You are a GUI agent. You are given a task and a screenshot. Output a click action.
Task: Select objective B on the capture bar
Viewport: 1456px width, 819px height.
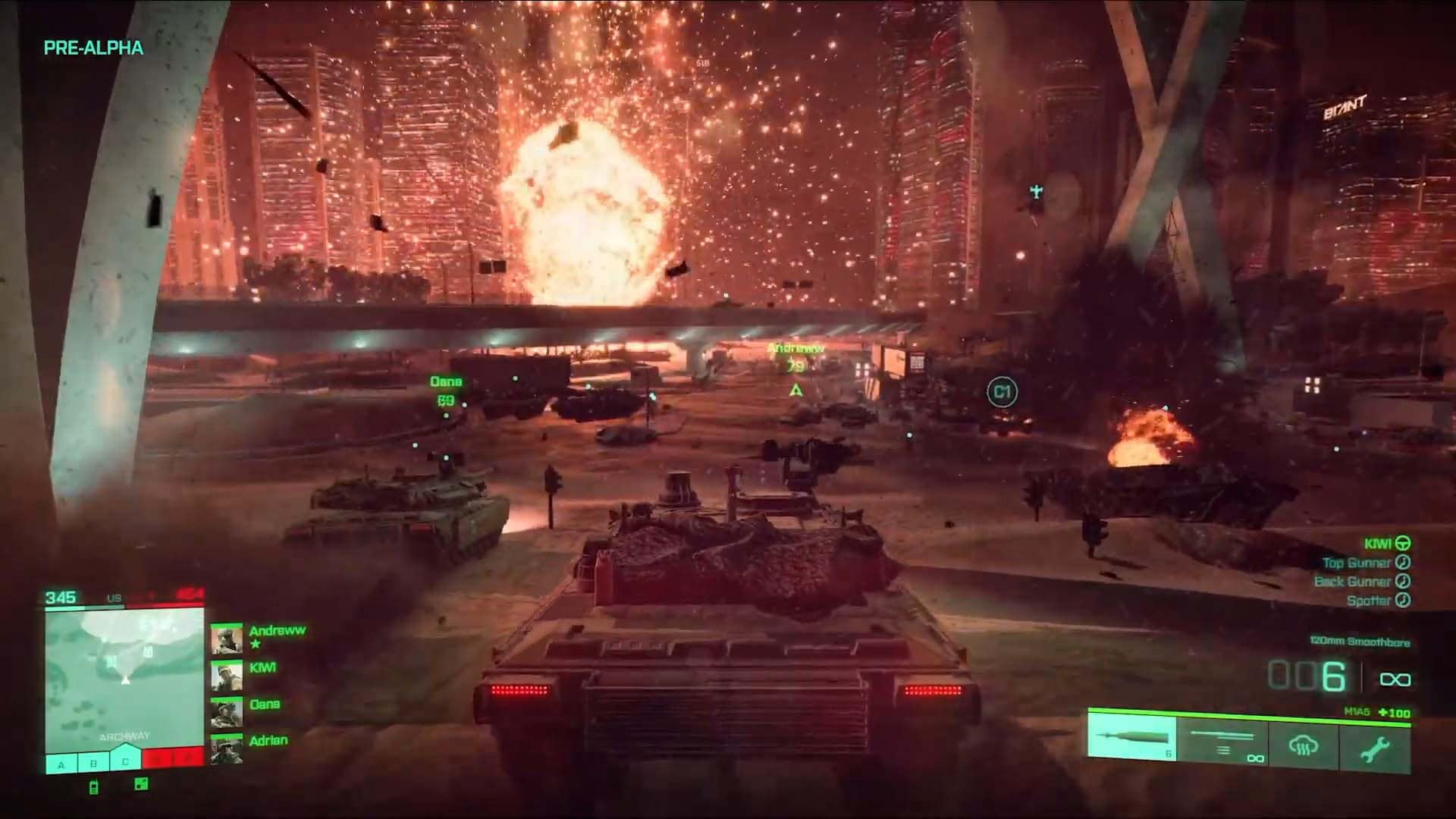click(x=93, y=763)
